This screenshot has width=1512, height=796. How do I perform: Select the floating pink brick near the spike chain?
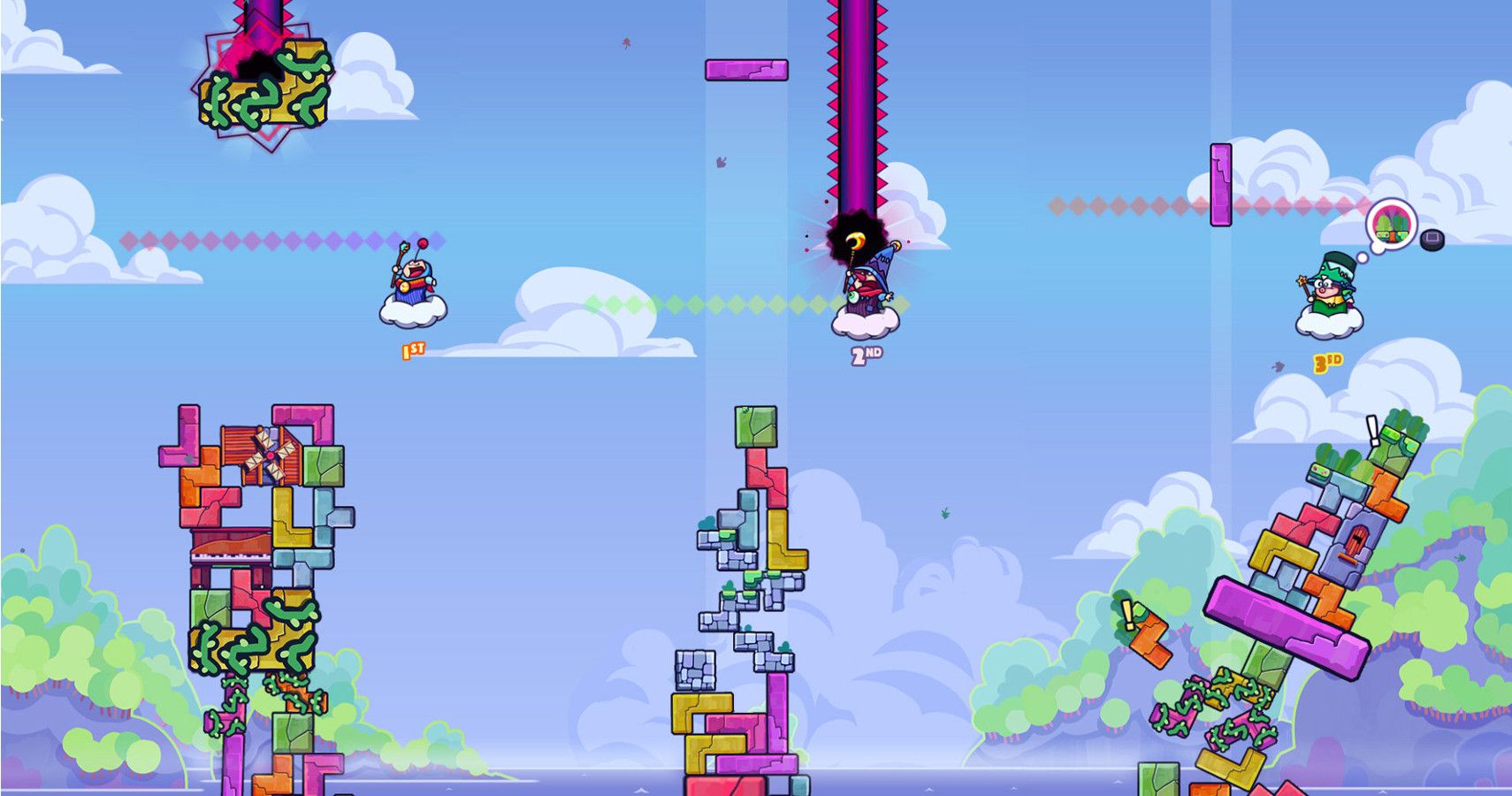pos(747,71)
